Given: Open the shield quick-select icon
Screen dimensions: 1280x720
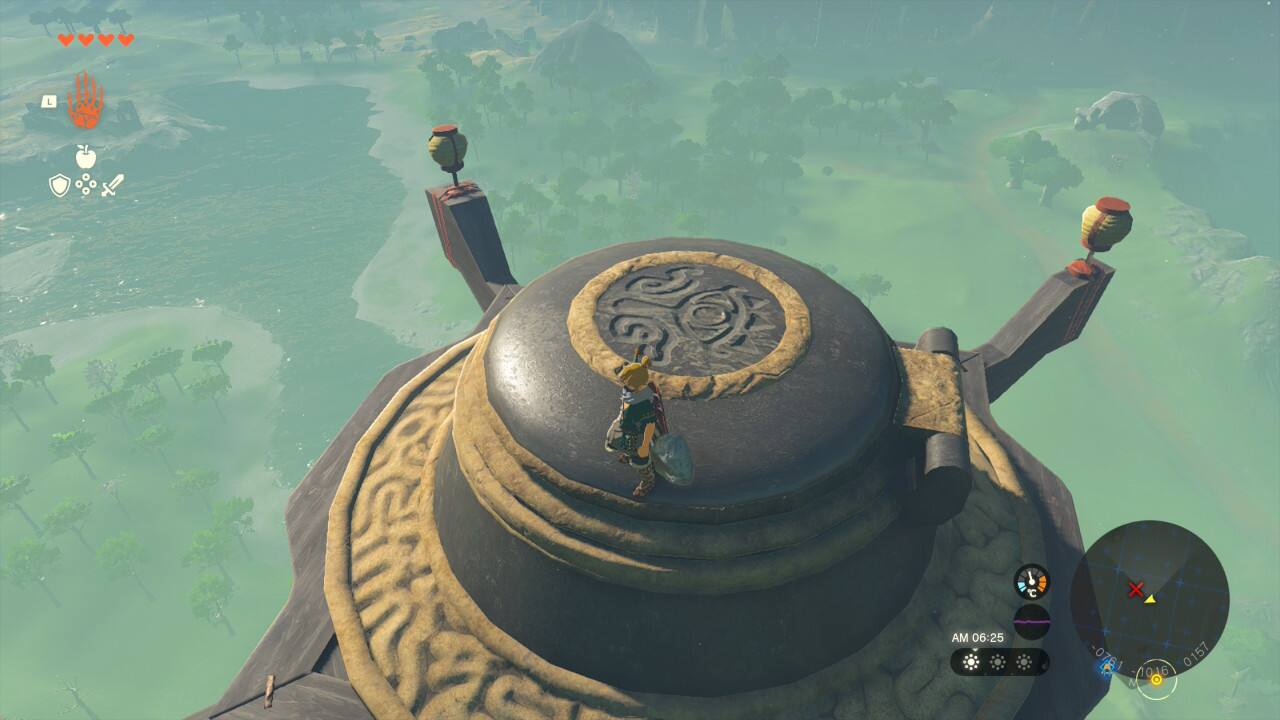Looking at the screenshot, I should [60, 185].
